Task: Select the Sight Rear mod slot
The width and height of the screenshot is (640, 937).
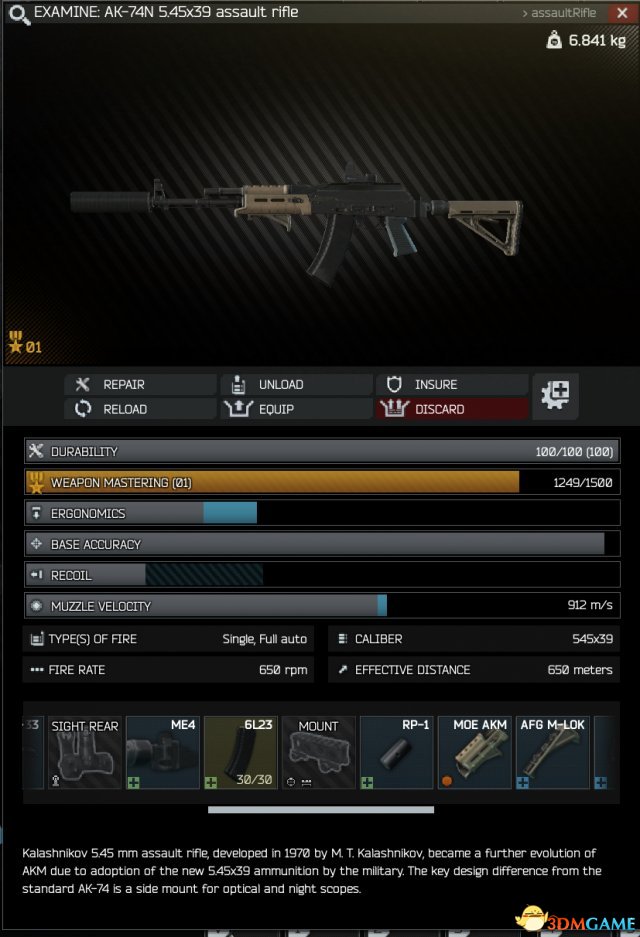Action: (x=84, y=752)
